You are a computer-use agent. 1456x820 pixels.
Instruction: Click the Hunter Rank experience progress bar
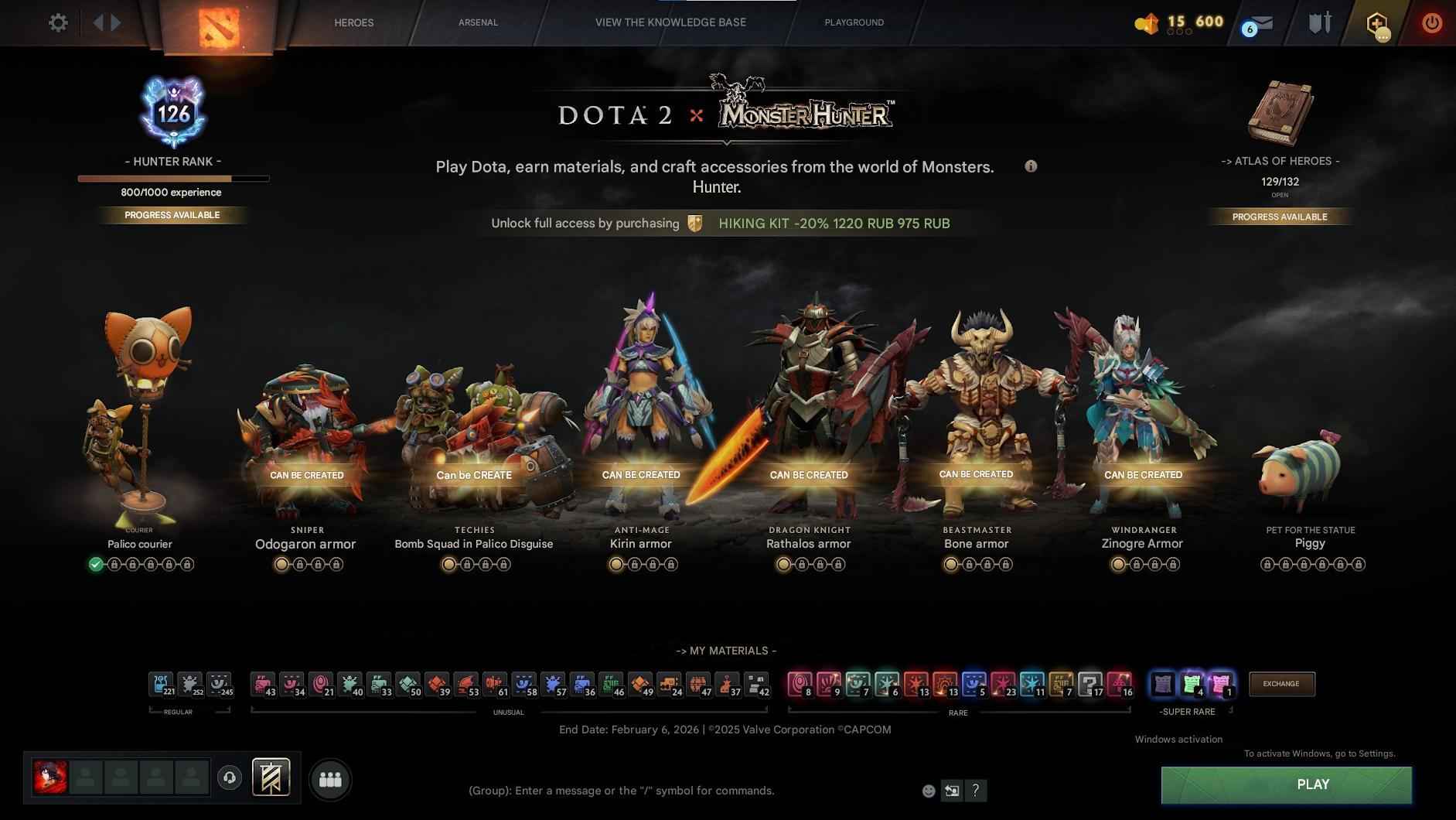pos(172,178)
